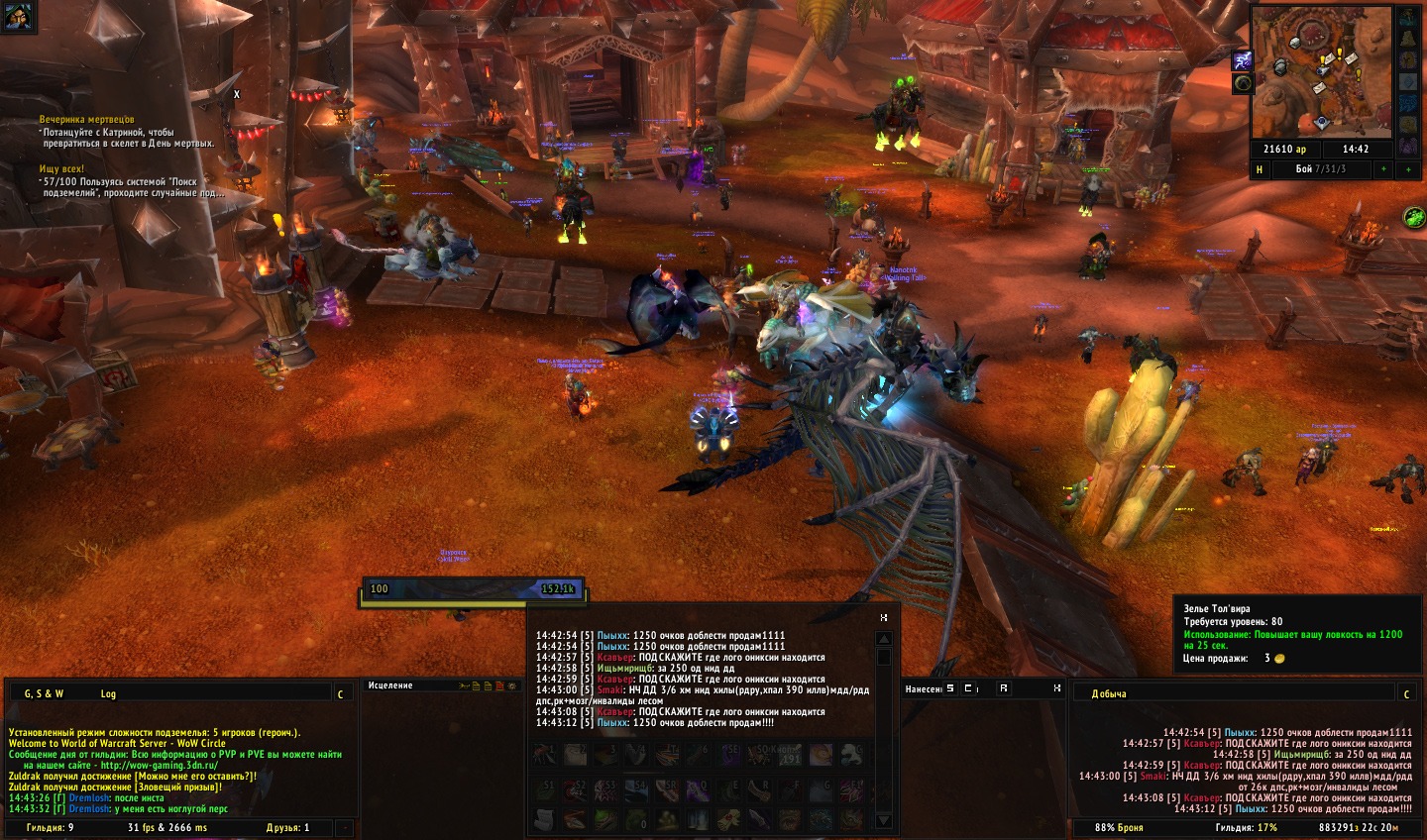Click the Гильдия: 9 guild panel

click(50, 827)
